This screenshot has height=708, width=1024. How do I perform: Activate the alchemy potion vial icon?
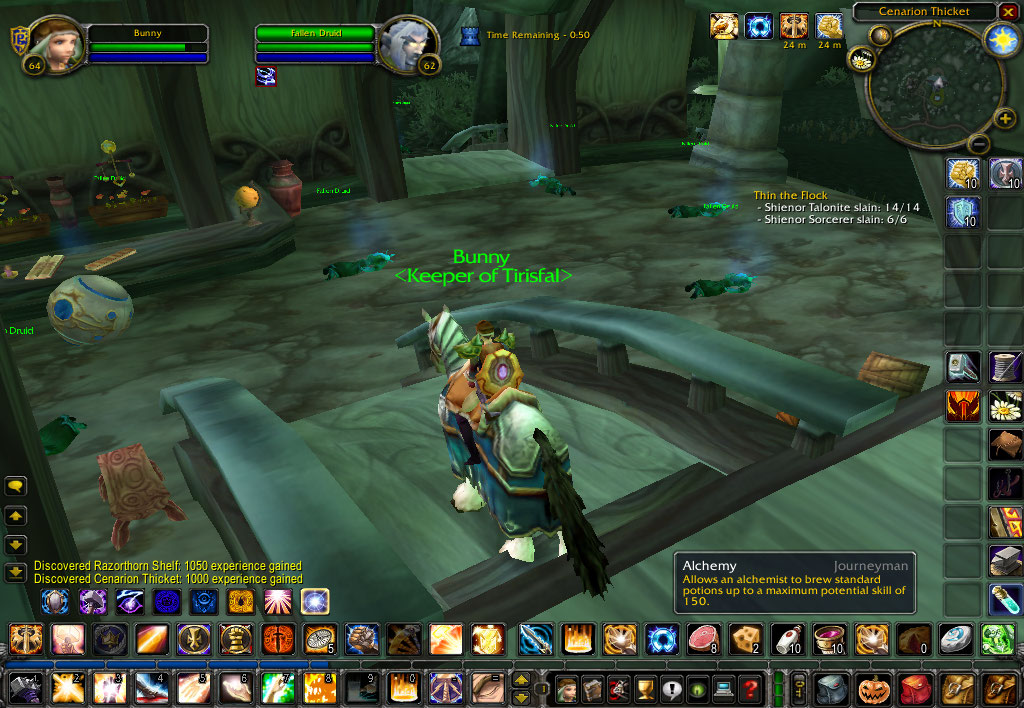point(1004,599)
